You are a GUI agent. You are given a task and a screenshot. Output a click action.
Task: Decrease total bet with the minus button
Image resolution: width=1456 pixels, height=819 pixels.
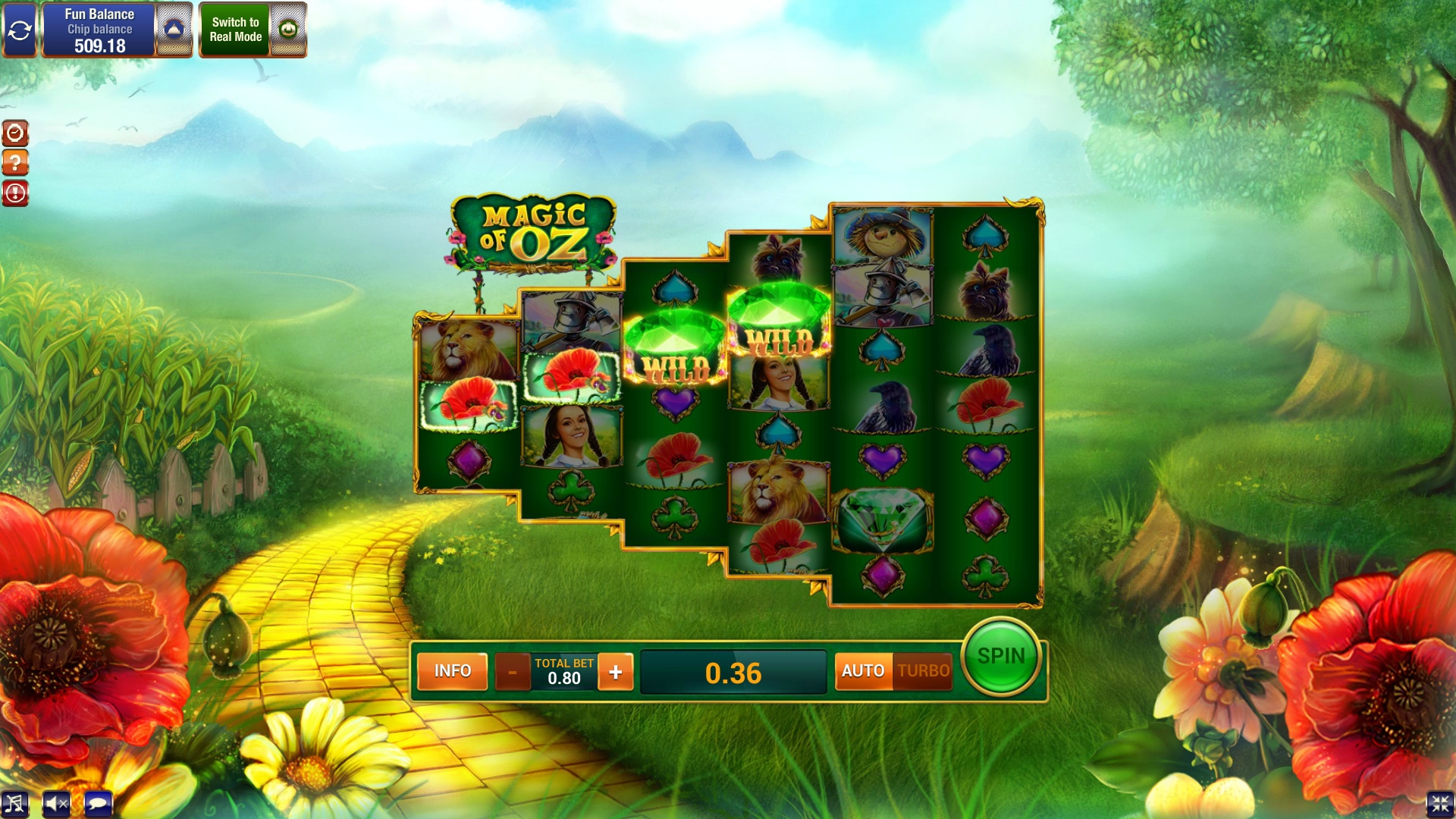pos(513,672)
